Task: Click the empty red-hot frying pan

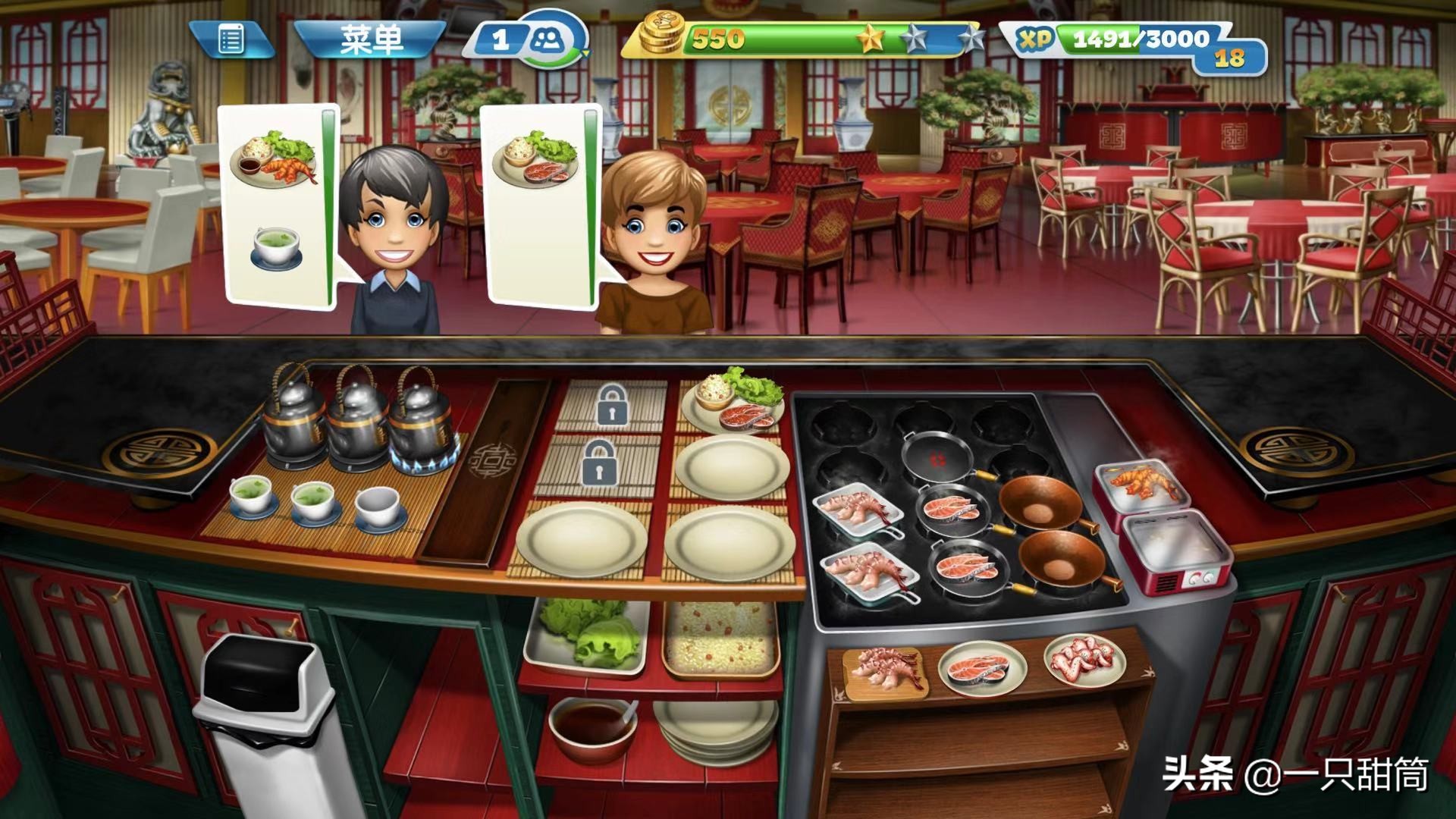Action: coord(938,457)
